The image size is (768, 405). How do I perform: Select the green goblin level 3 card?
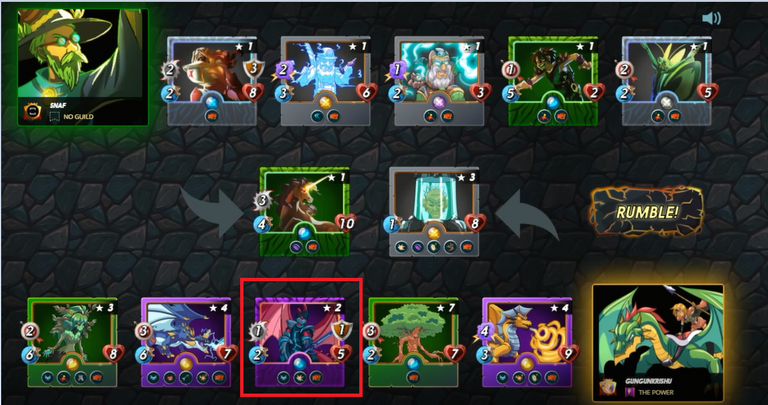[73, 341]
